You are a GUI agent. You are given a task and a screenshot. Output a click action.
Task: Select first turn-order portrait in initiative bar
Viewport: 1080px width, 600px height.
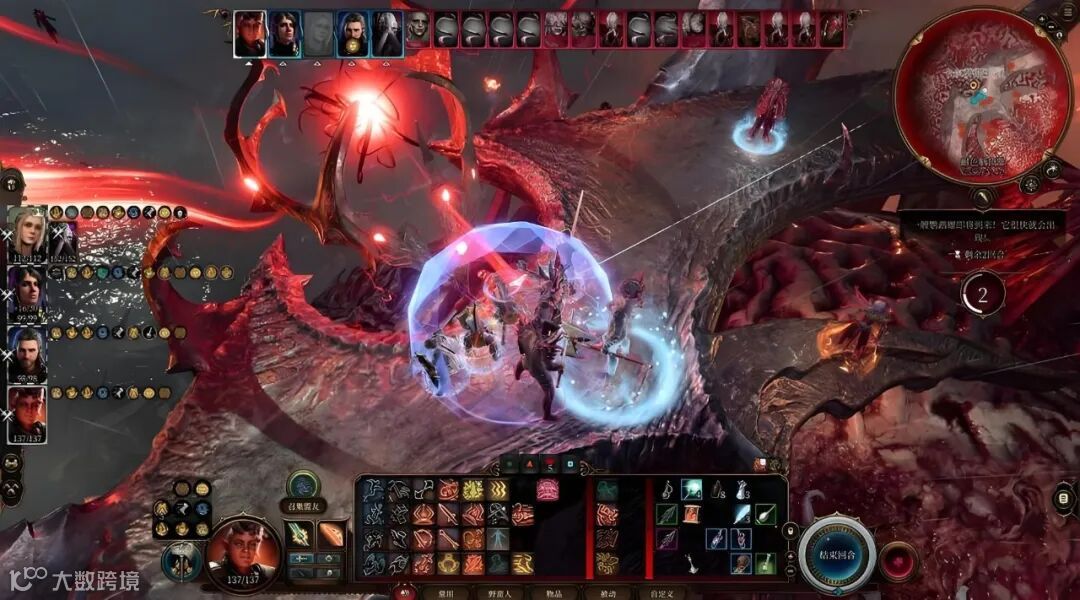click(x=250, y=33)
